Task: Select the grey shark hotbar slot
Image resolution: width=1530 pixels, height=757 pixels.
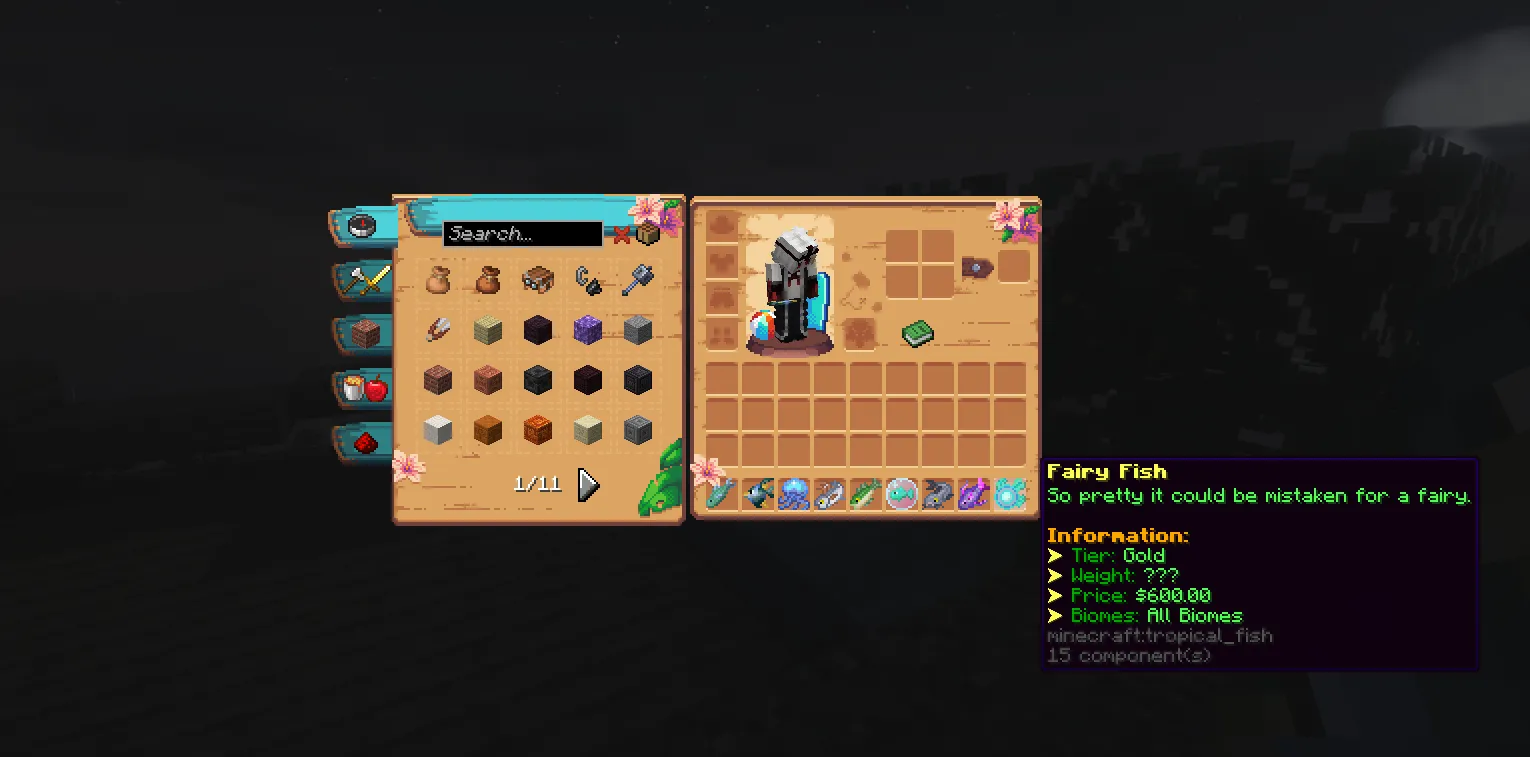Action: coord(937,493)
